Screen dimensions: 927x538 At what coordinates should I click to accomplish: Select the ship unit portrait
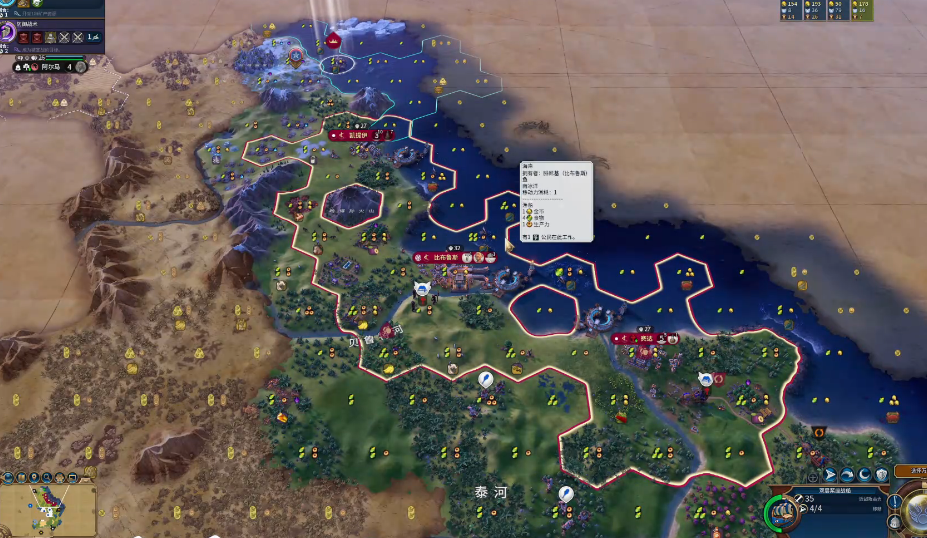tap(782, 512)
